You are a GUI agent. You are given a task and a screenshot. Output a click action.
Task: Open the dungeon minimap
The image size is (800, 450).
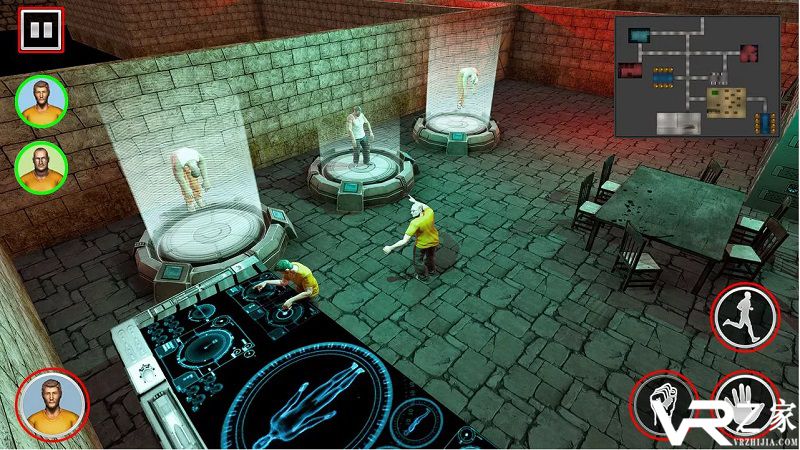(x=696, y=76)
